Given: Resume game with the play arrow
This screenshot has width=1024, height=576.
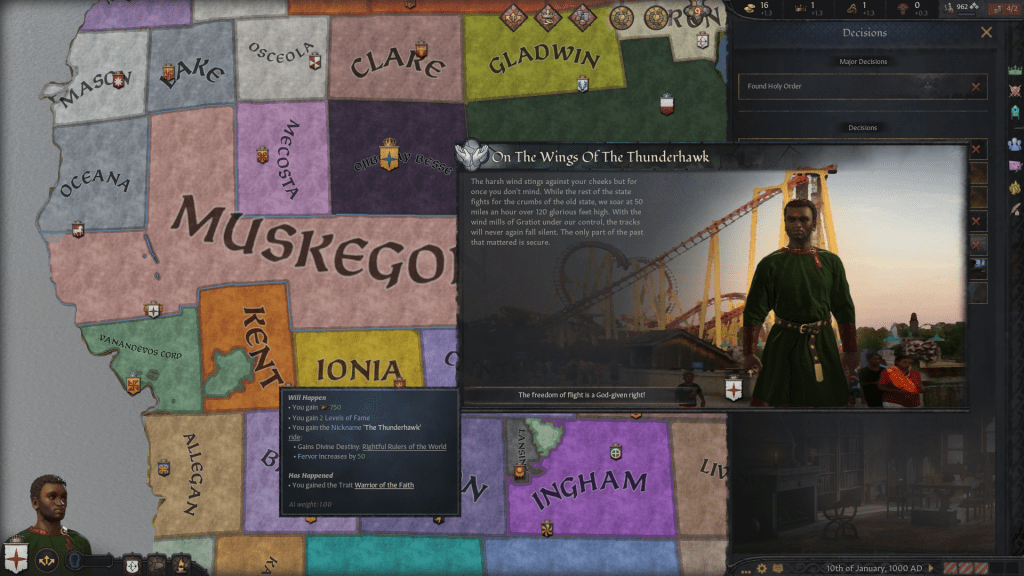Looking at the screenshot, I should coord(933,568).
